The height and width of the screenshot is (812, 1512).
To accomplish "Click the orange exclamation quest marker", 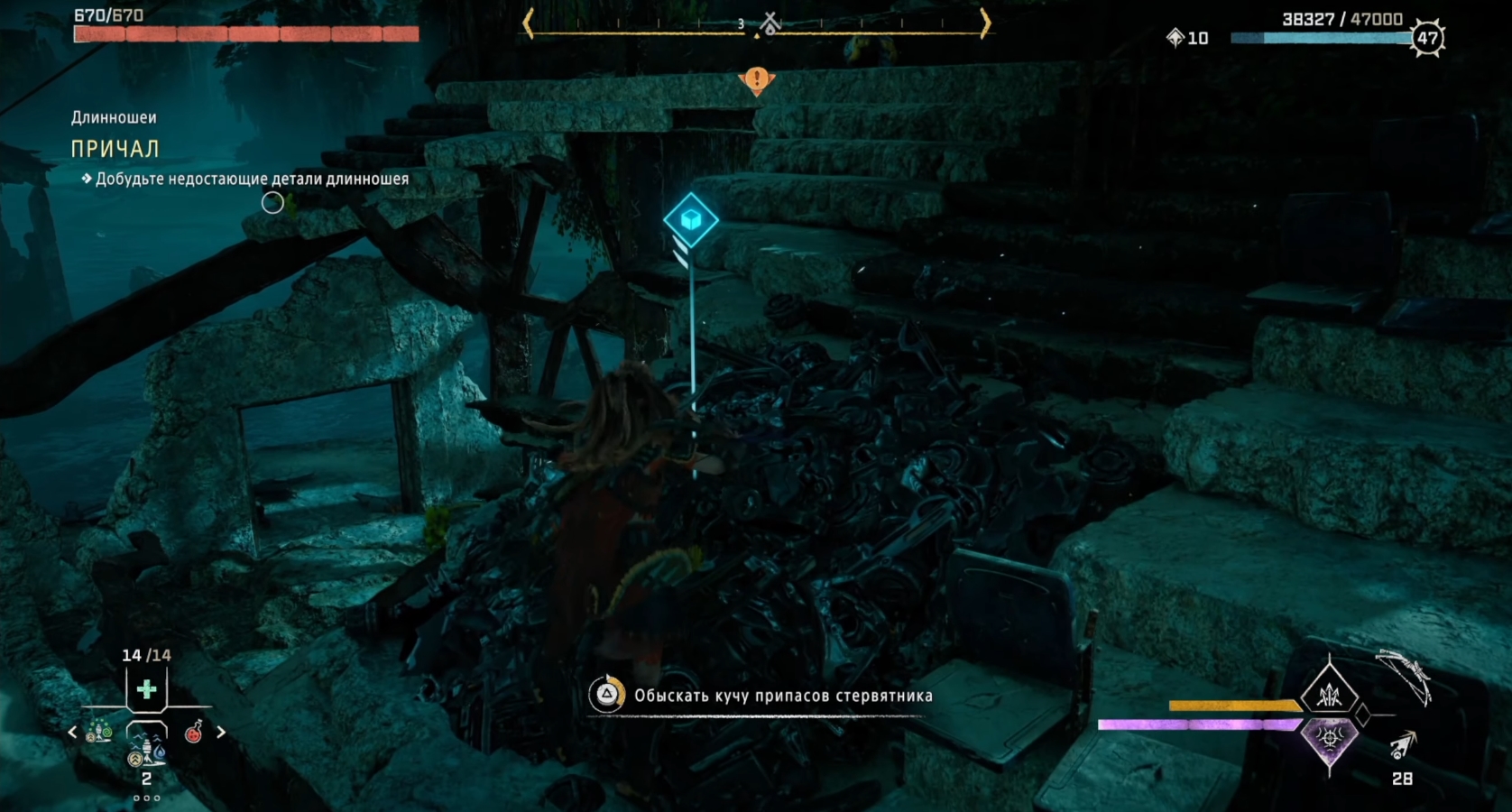I will point(757,80).
